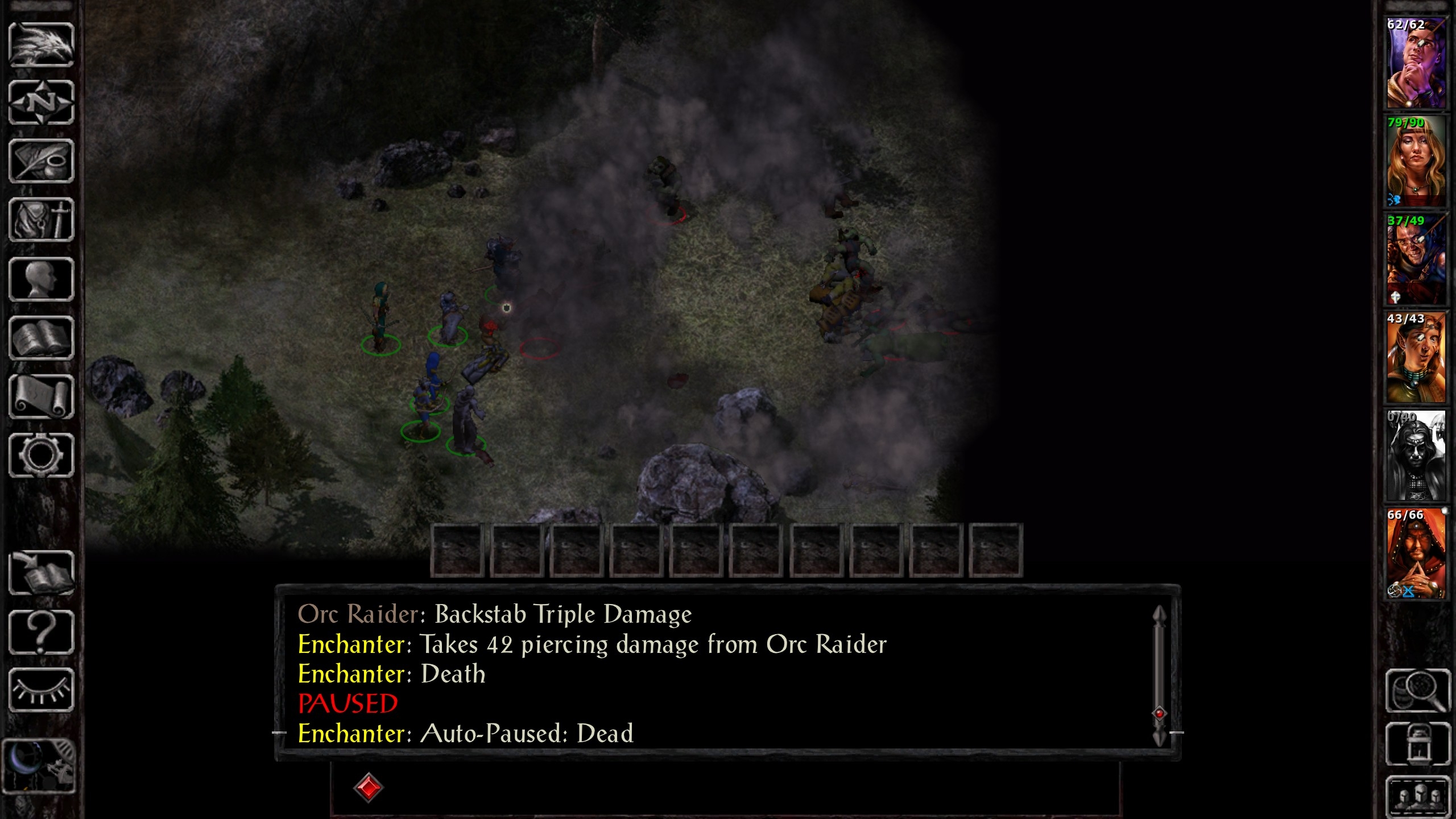Choose the portrait with 37/49 hit points
Viewport: 1456px width, 819px height.
click(x=1415, y=259)
